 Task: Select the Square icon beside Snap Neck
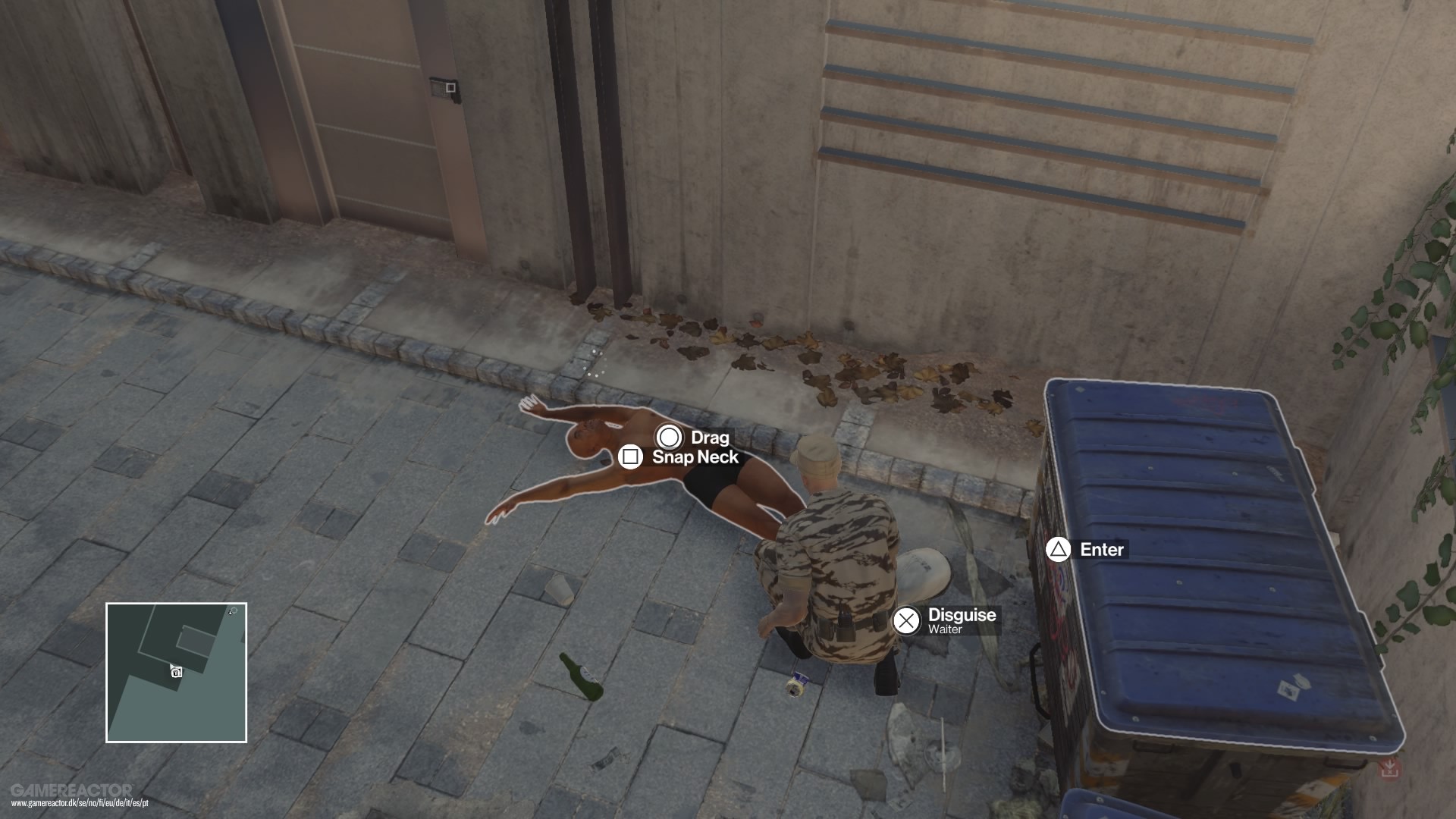(631, 457)
